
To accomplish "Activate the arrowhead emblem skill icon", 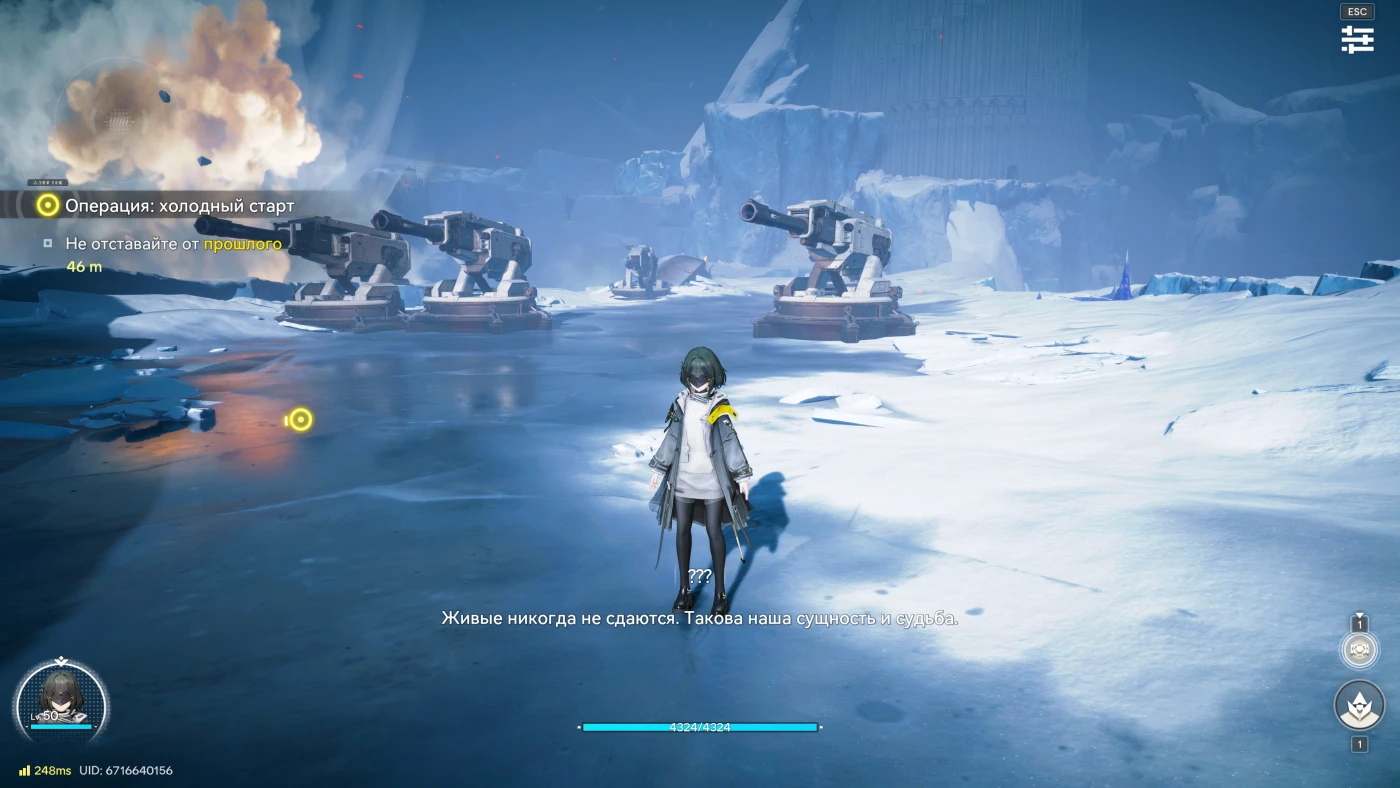I will coord(1359,706).
